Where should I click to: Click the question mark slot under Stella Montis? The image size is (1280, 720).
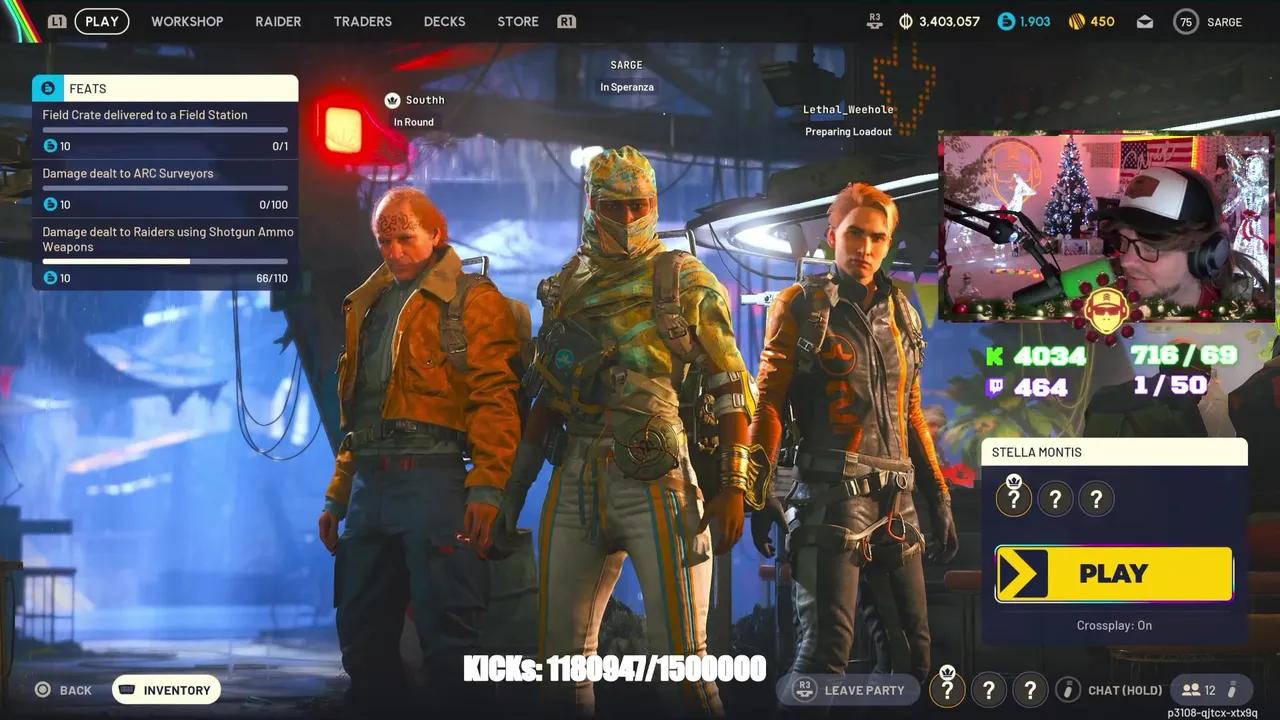1055,498
